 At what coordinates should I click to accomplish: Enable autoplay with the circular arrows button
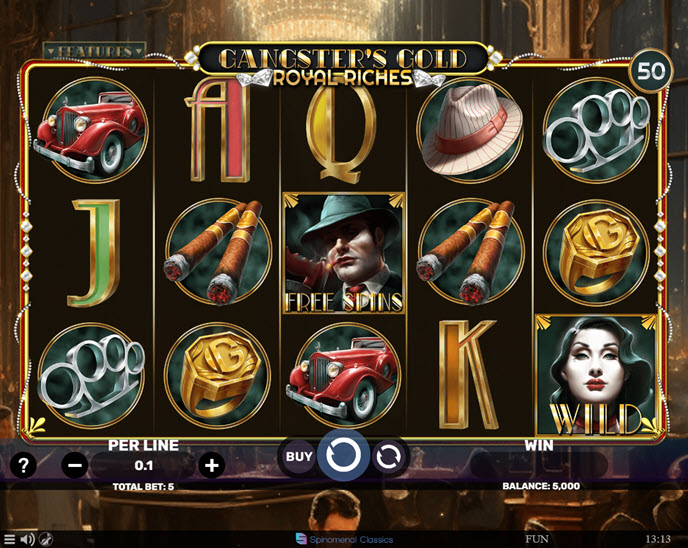point(390,457)
